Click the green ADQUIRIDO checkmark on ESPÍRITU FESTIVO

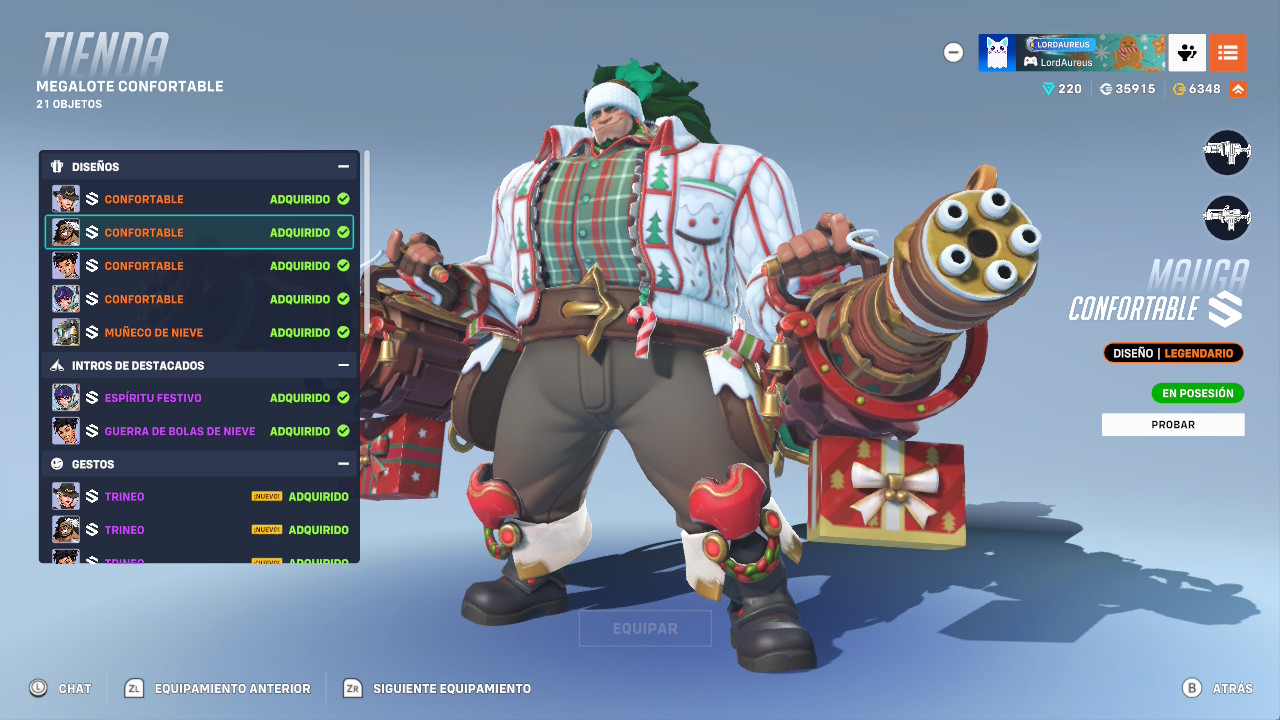(341, 397)
